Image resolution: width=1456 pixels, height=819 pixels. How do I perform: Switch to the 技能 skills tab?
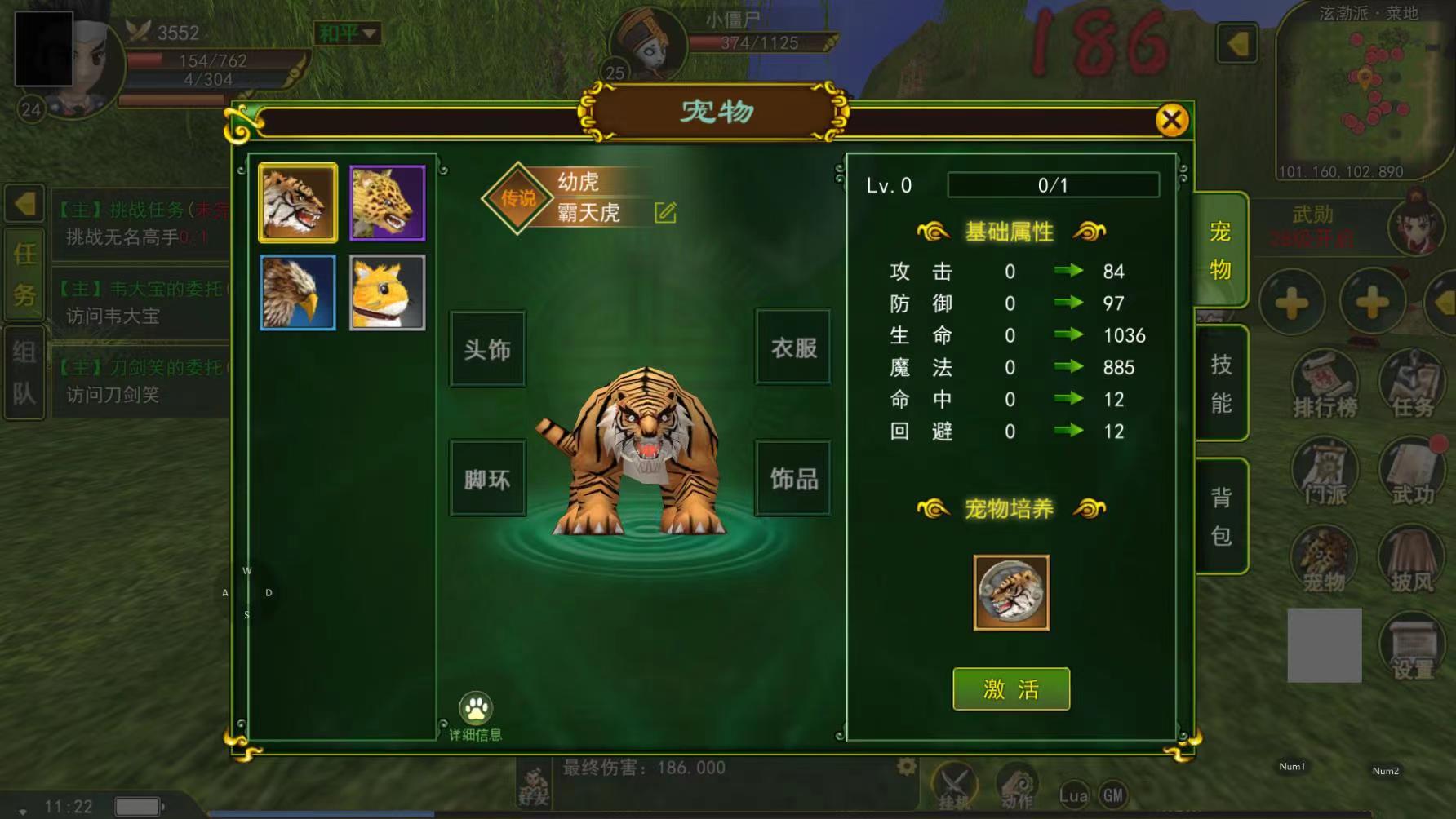[1222, 382]
